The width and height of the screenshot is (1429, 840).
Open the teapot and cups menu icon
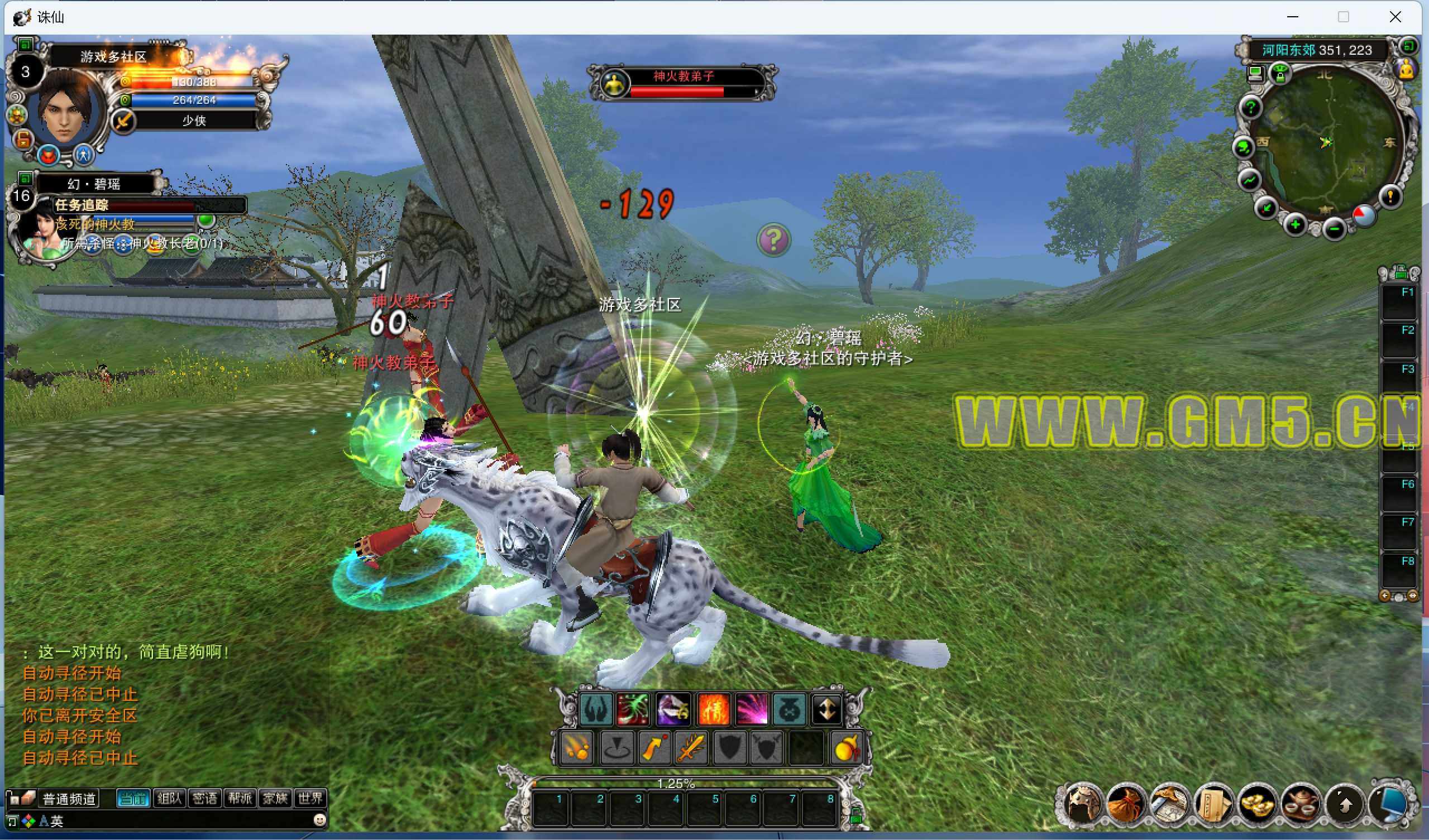(x=1301, y=805)
